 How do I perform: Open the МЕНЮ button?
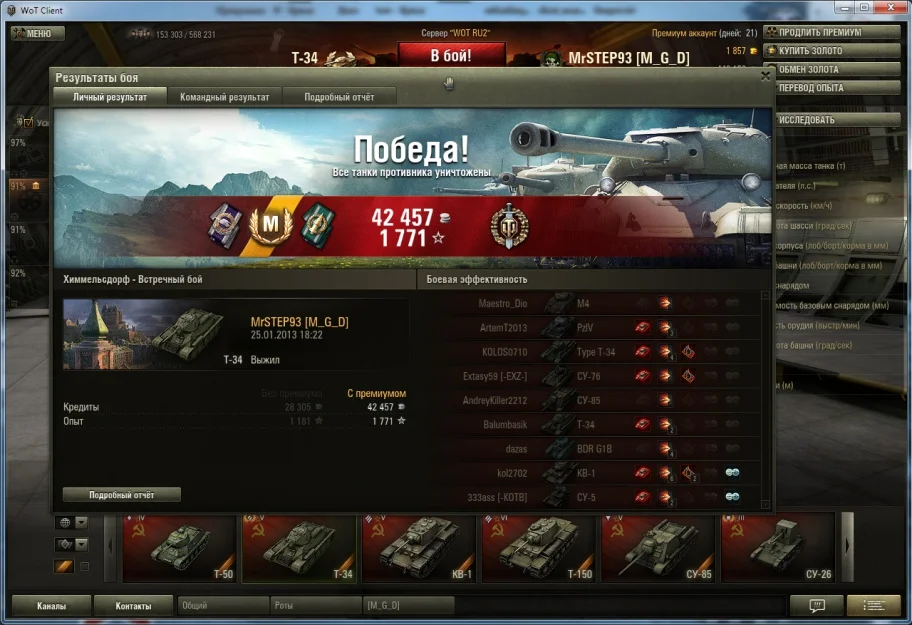pyautogui.click(x=38, y=33)
